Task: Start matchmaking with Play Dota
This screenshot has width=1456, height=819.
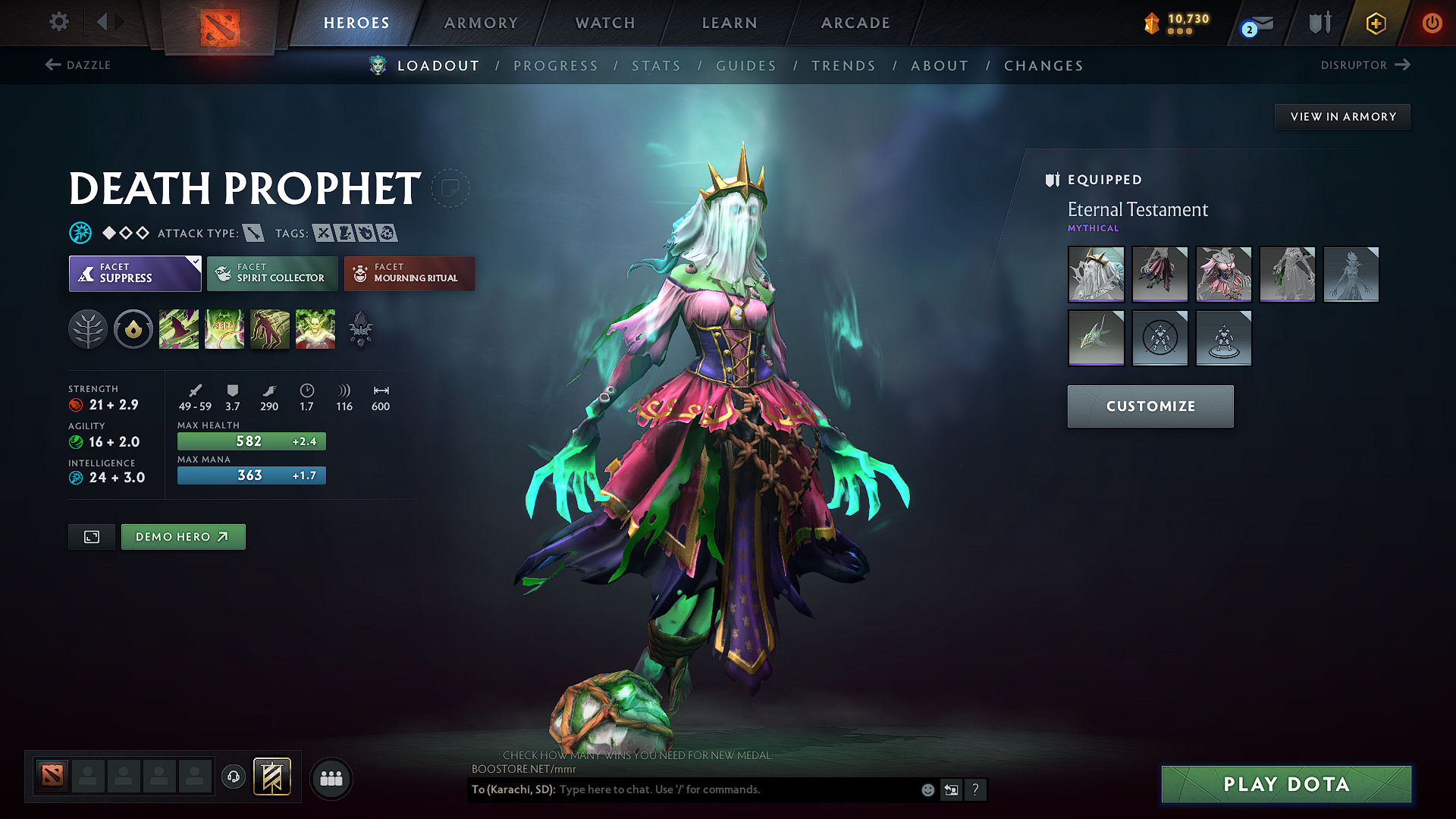Action: pos(1286,784)
